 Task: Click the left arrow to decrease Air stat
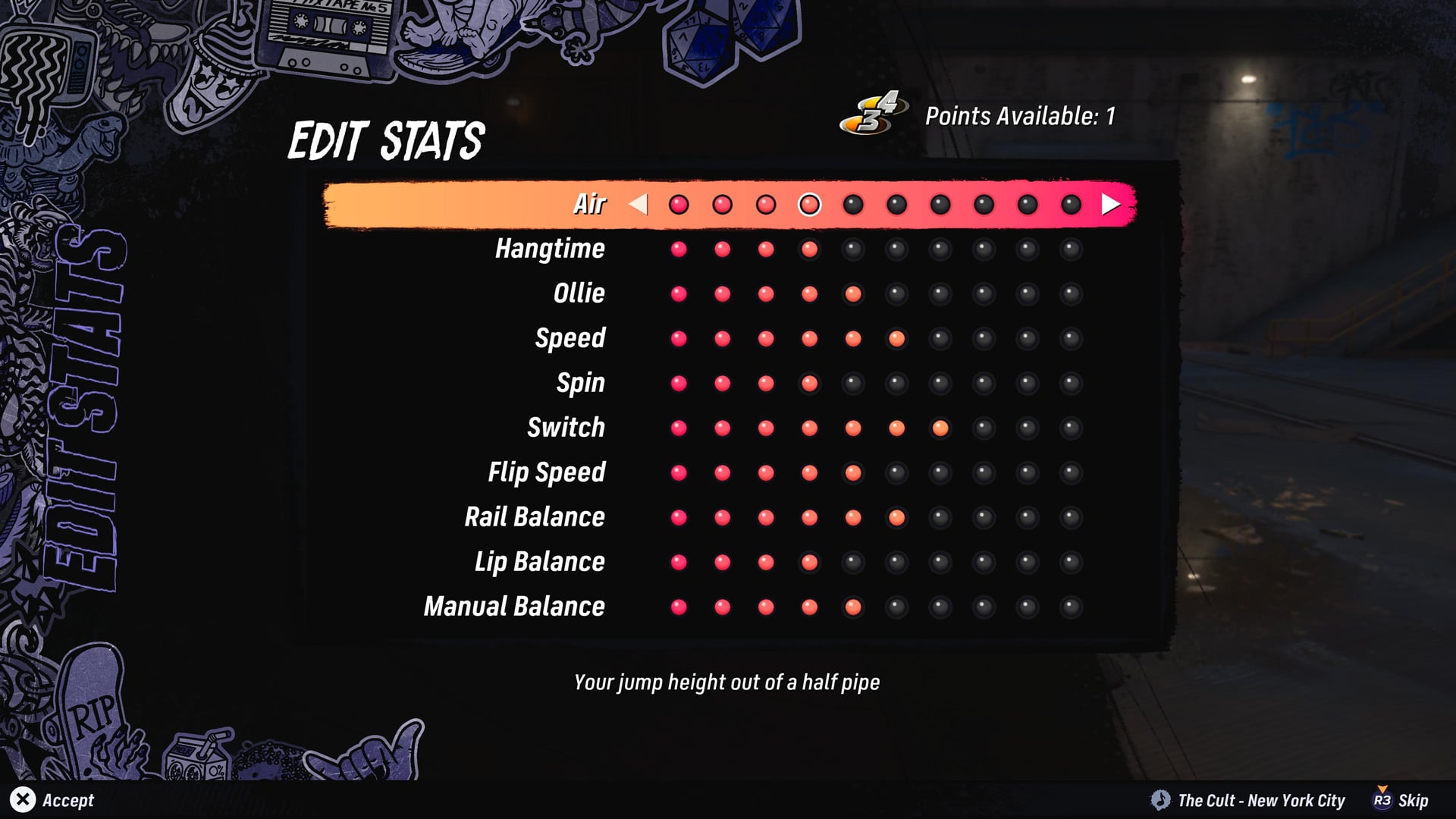pyautogui.click(x=639, y=203)
